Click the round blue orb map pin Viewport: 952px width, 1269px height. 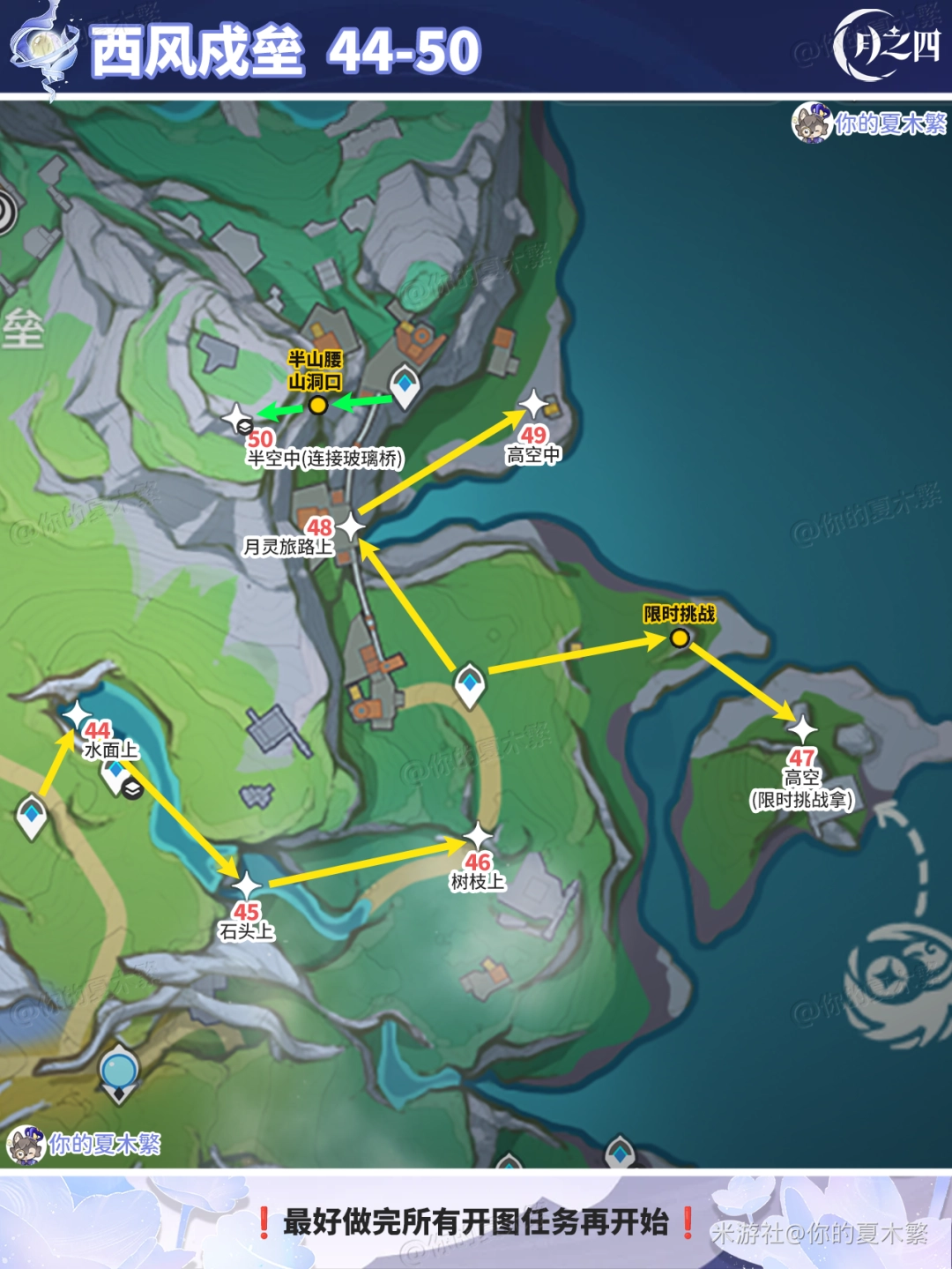pos(119,1072)
